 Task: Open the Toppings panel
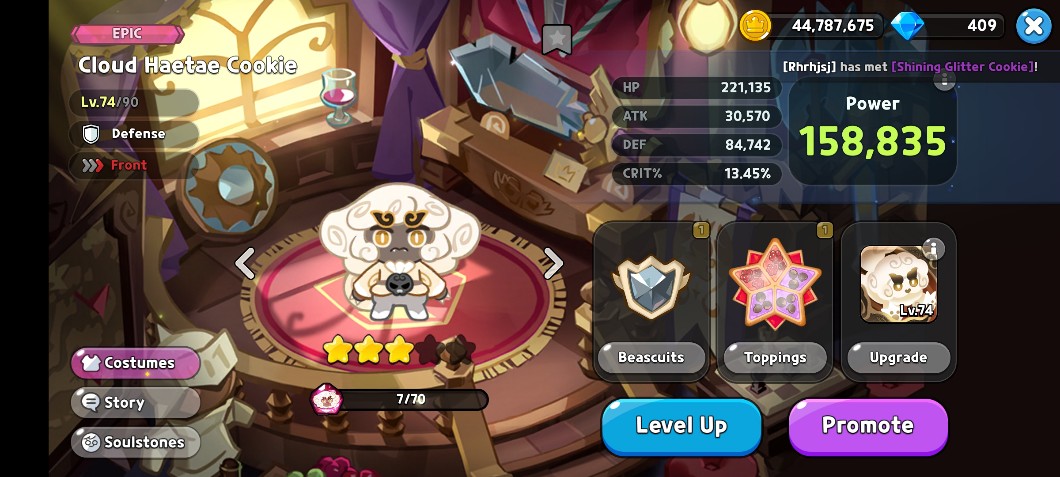pos(775,301)
